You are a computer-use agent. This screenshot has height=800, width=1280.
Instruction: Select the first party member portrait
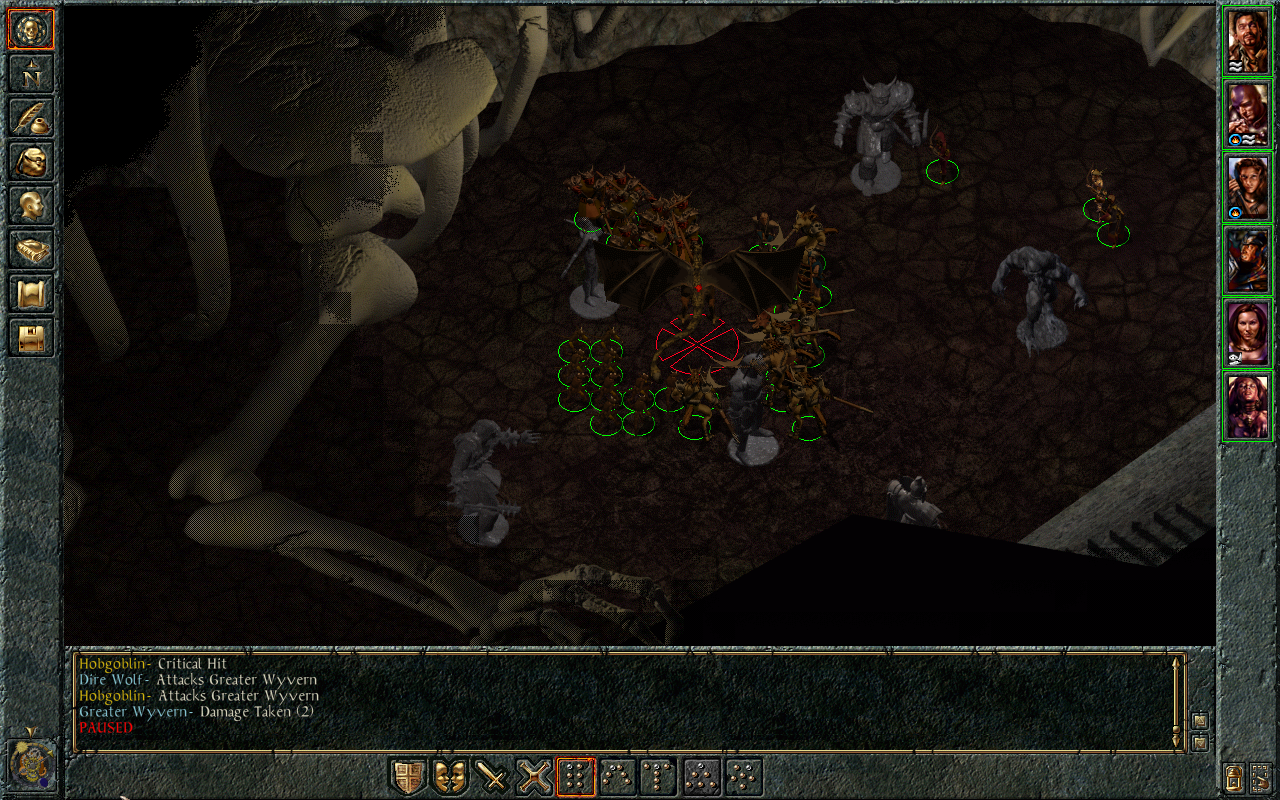[1247, 41]
